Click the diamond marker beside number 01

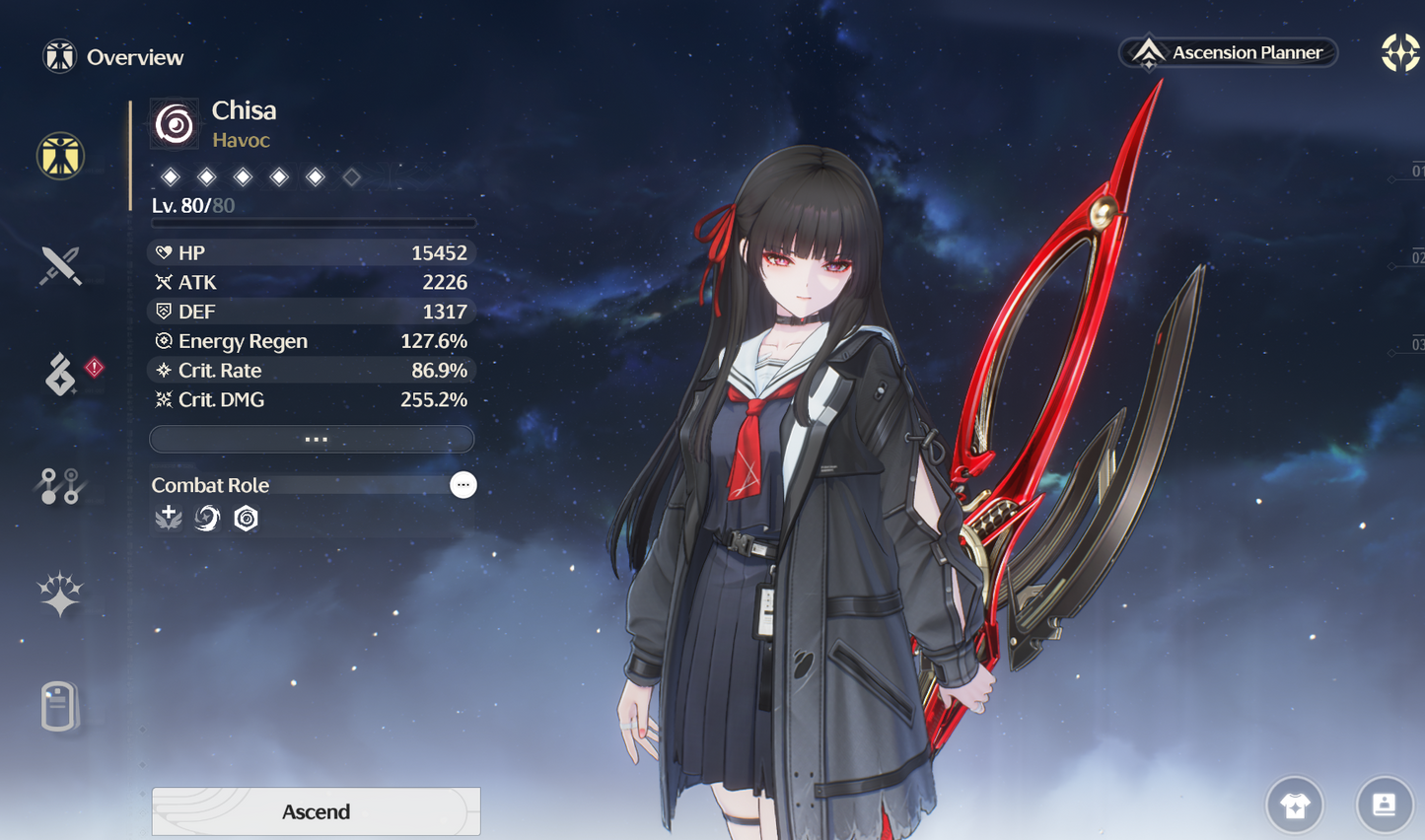[x=1391, y=179]
